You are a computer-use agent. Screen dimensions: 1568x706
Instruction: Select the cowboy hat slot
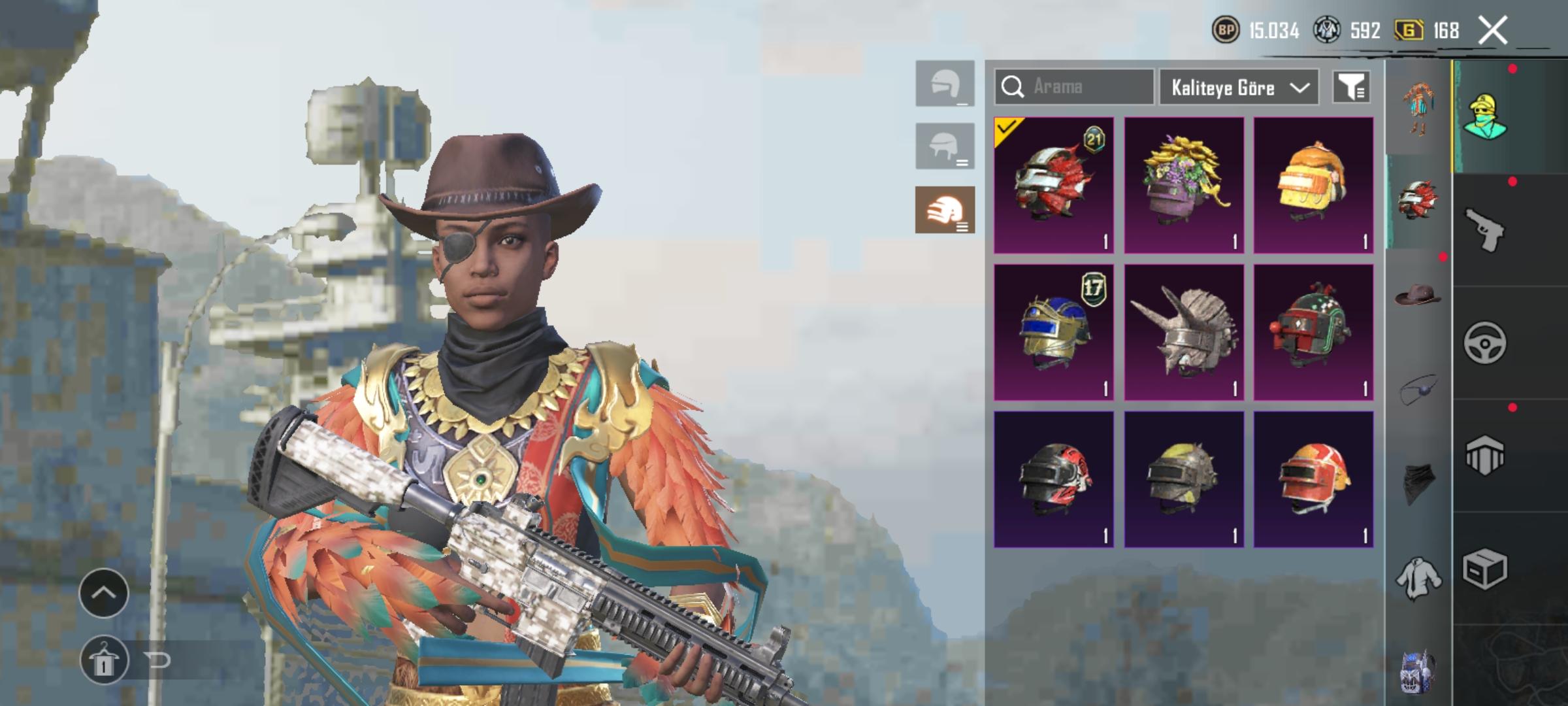tap(1417, 295)
